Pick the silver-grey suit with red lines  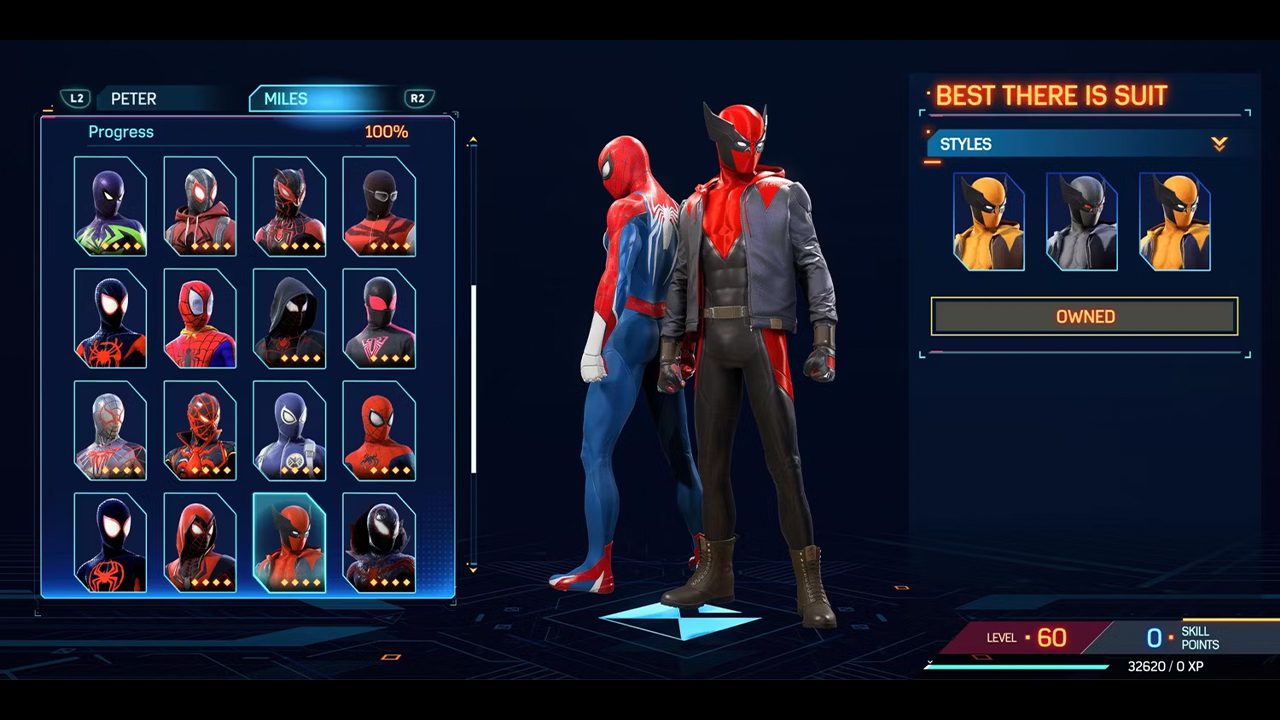[x=110, y=430]
